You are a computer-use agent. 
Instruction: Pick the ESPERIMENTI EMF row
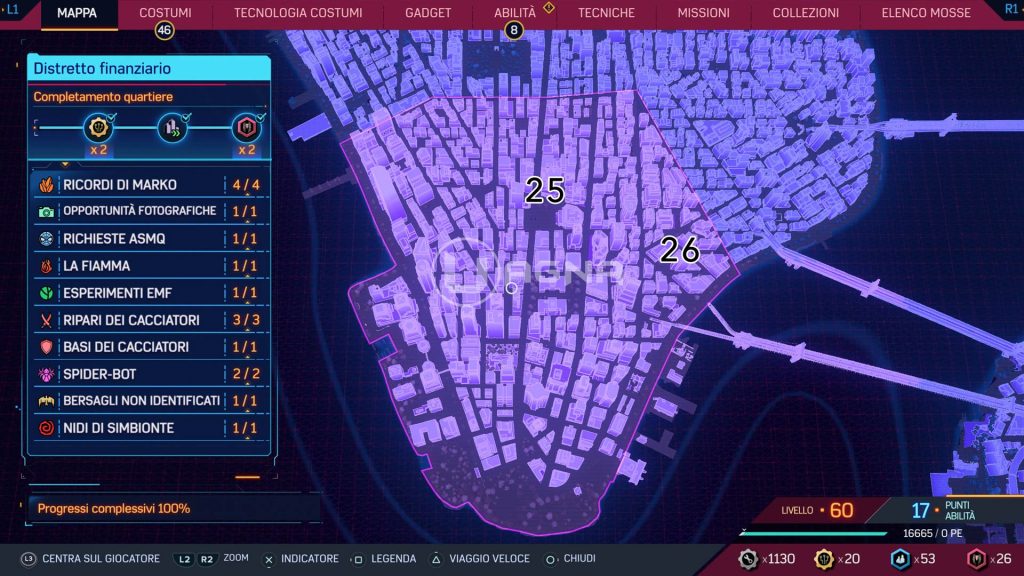click(148, 293)
